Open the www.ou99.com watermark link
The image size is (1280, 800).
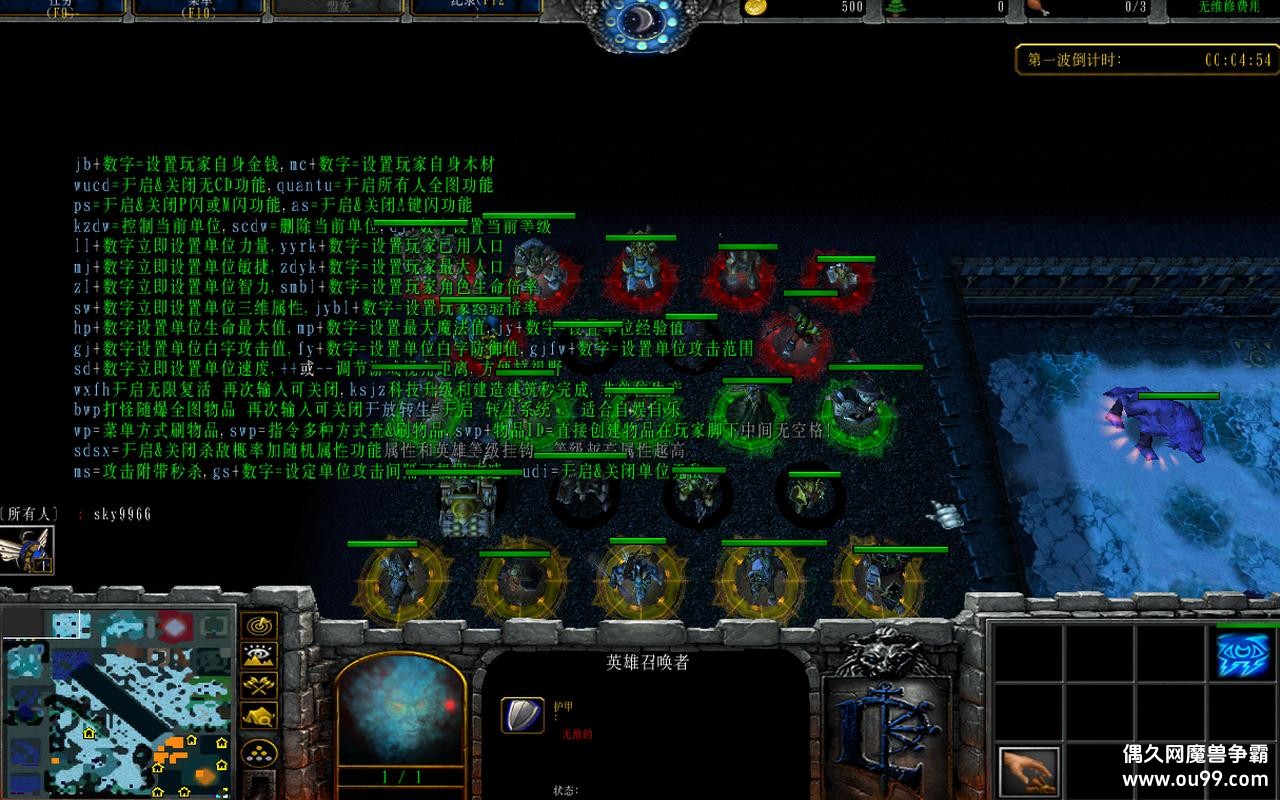pos(1195,779)
